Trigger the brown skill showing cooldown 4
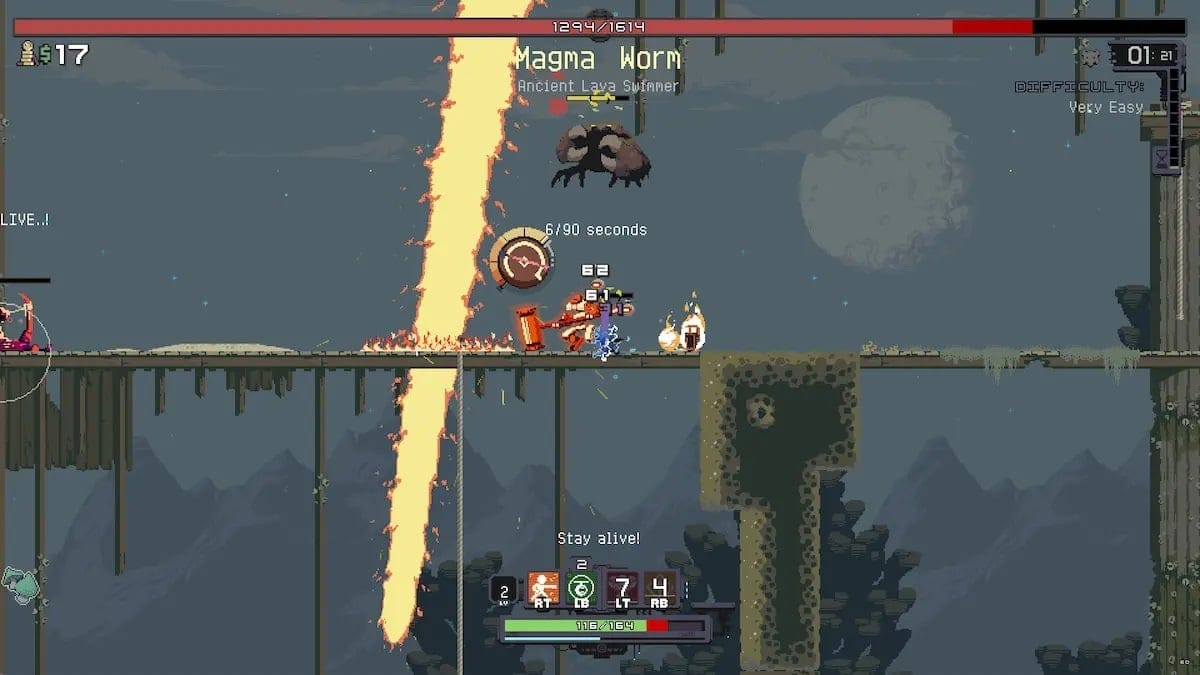Viewport: 1200px width, 675px height. [660, 587]
